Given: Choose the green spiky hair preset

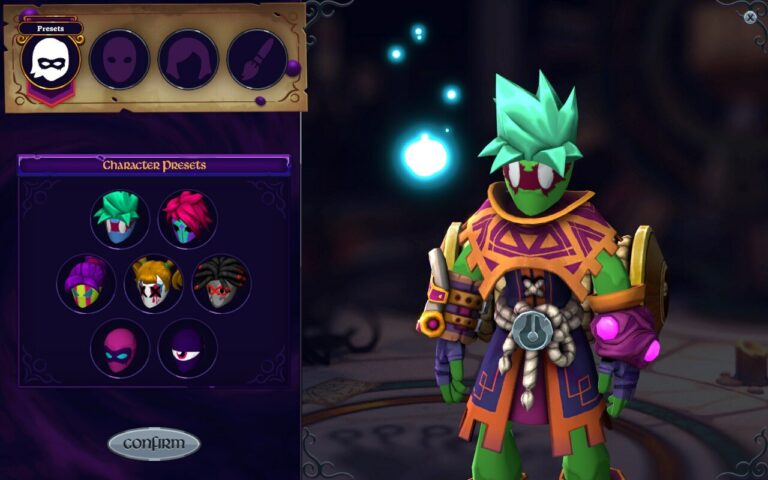Looking at the screenshot, I should [x=120, y=219].
